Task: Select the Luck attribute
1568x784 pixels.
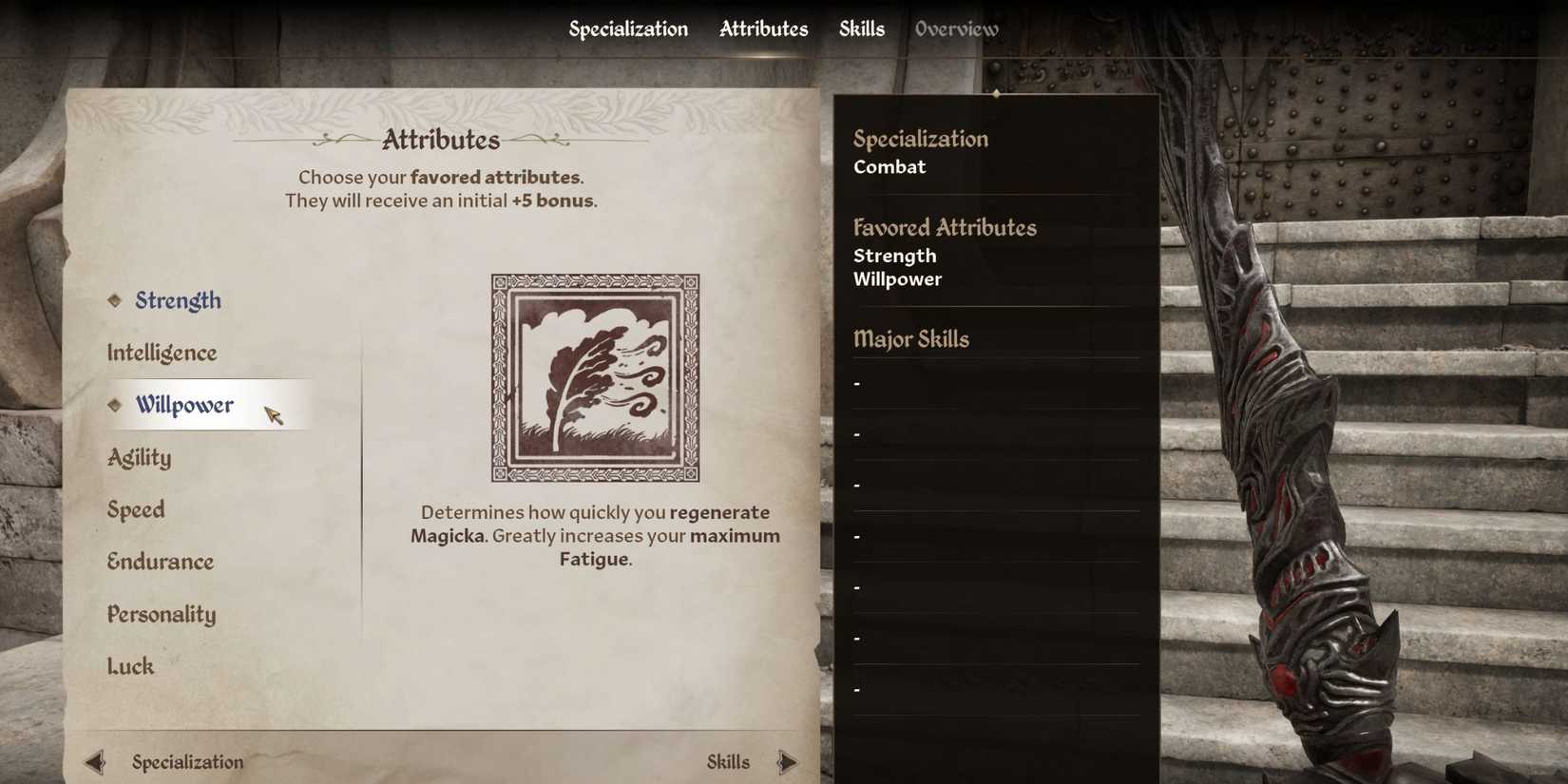Action: coord(129,667)
